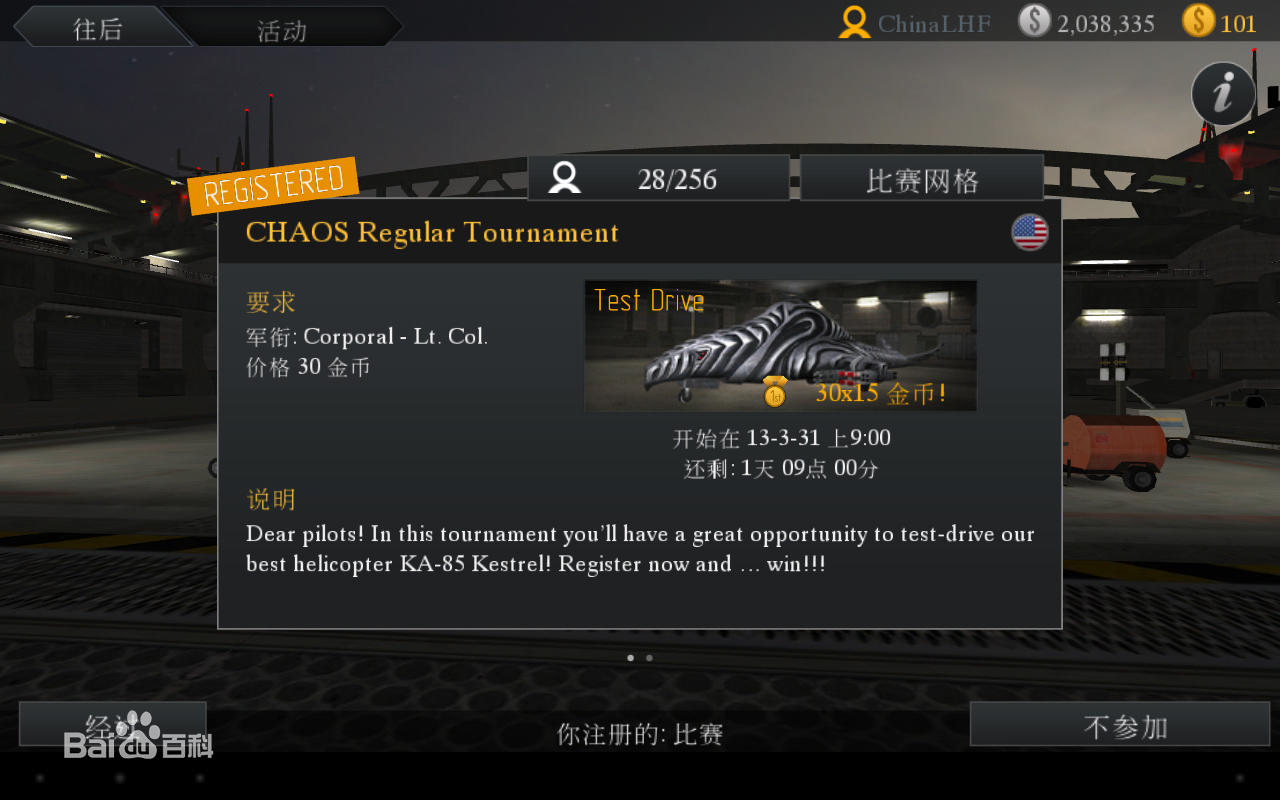The width and height of the screenshot is (1280, 800).
Task: Click the gold currency icon showing 101
Action: point(1197,22)
